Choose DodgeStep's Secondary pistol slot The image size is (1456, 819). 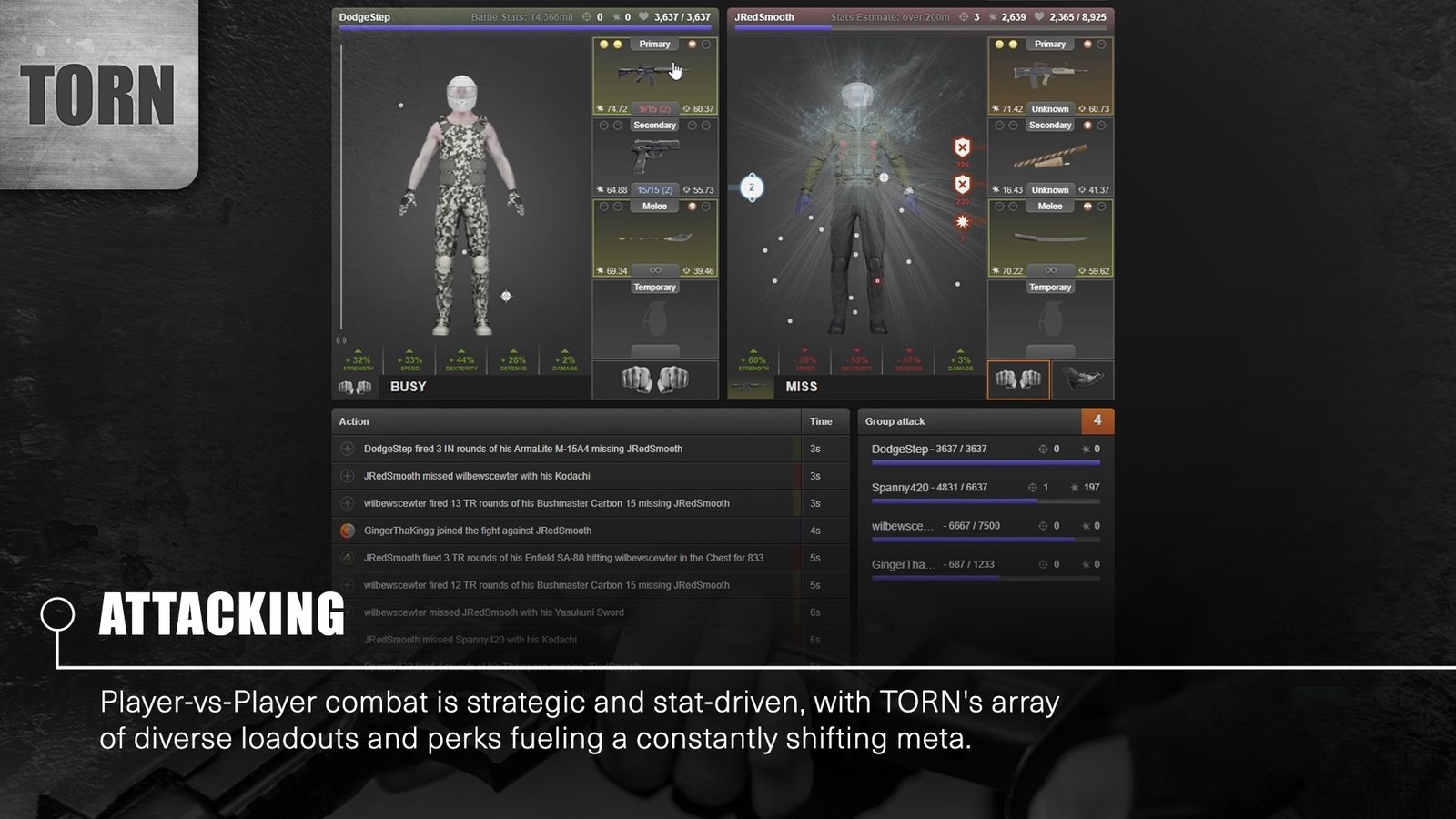pos(654,157)
